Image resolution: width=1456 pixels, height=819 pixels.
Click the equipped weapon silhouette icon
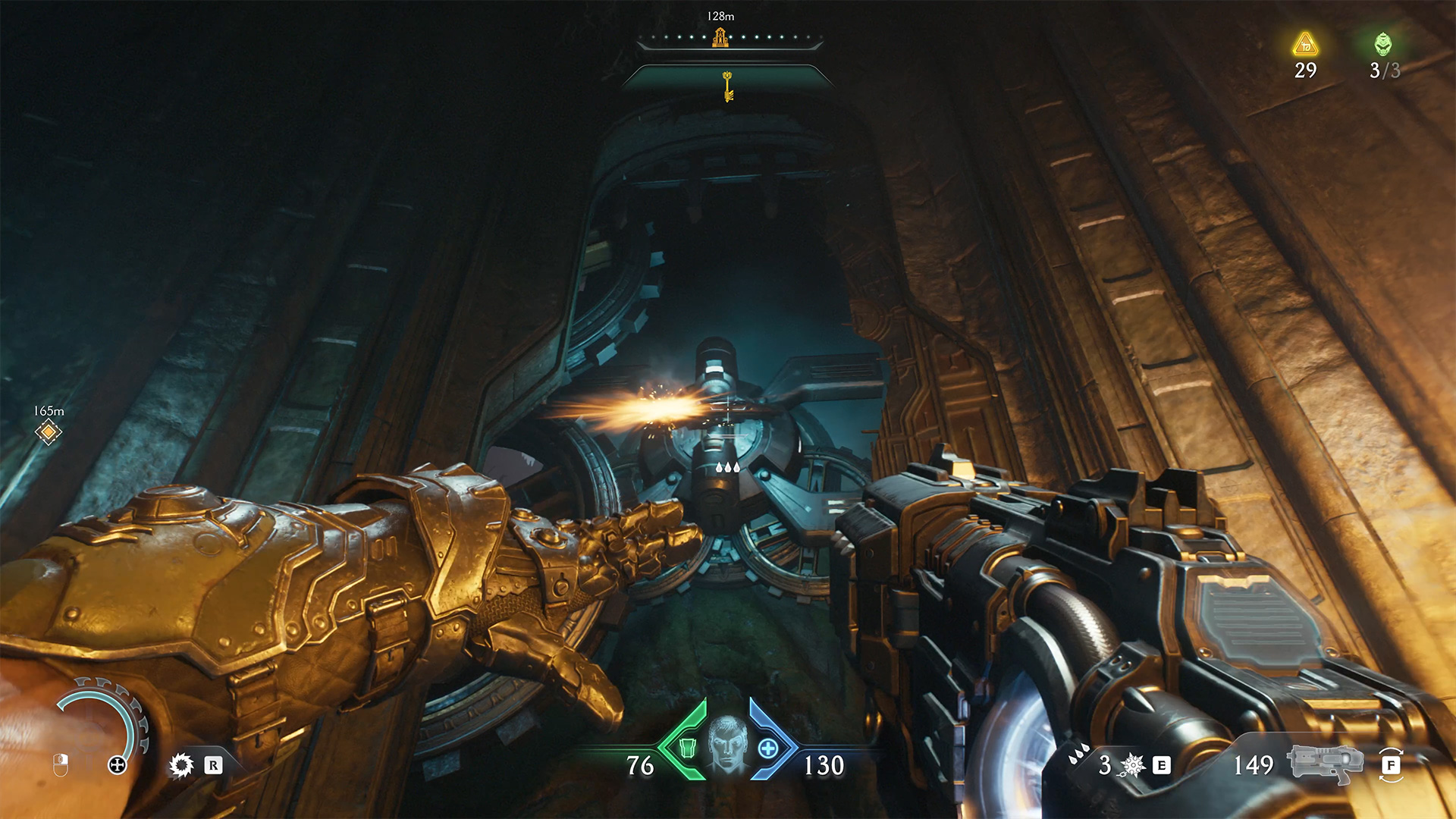tap(1323, 764)
